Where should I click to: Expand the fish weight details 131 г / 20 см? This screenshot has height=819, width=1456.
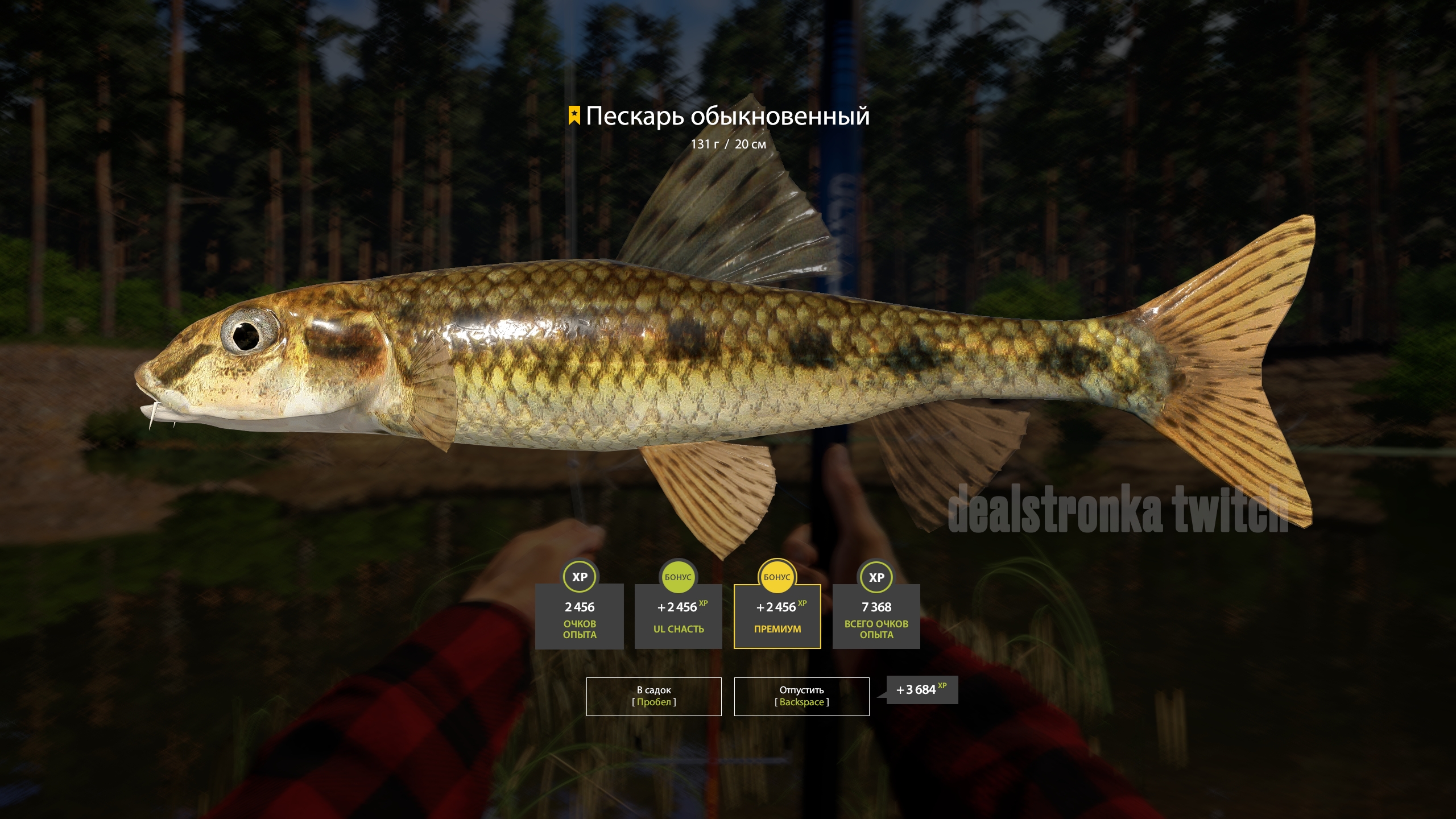coord(728,145)
